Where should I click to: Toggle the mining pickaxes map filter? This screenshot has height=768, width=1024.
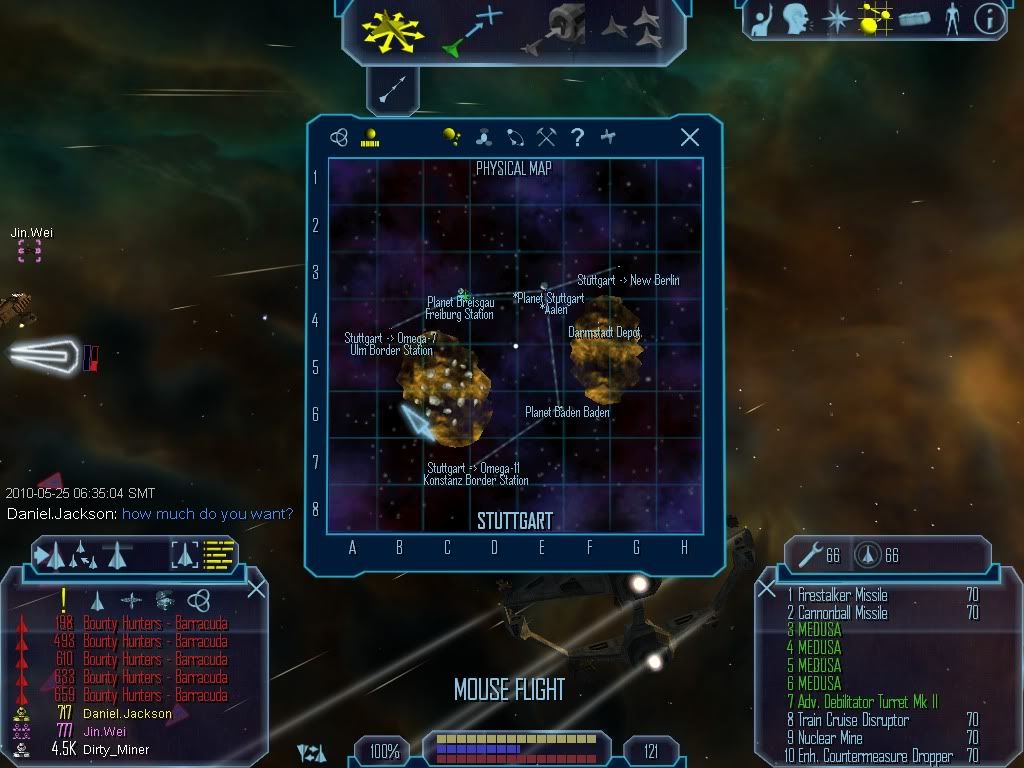546,138
